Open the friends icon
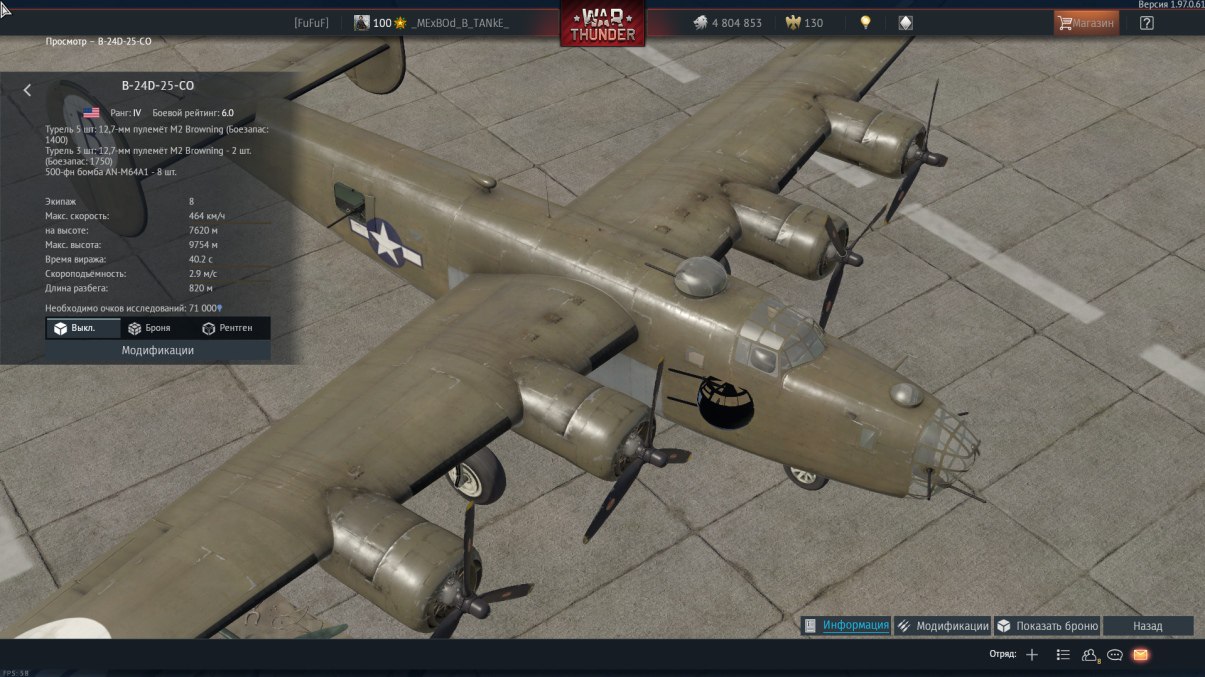 (1090, 655)
